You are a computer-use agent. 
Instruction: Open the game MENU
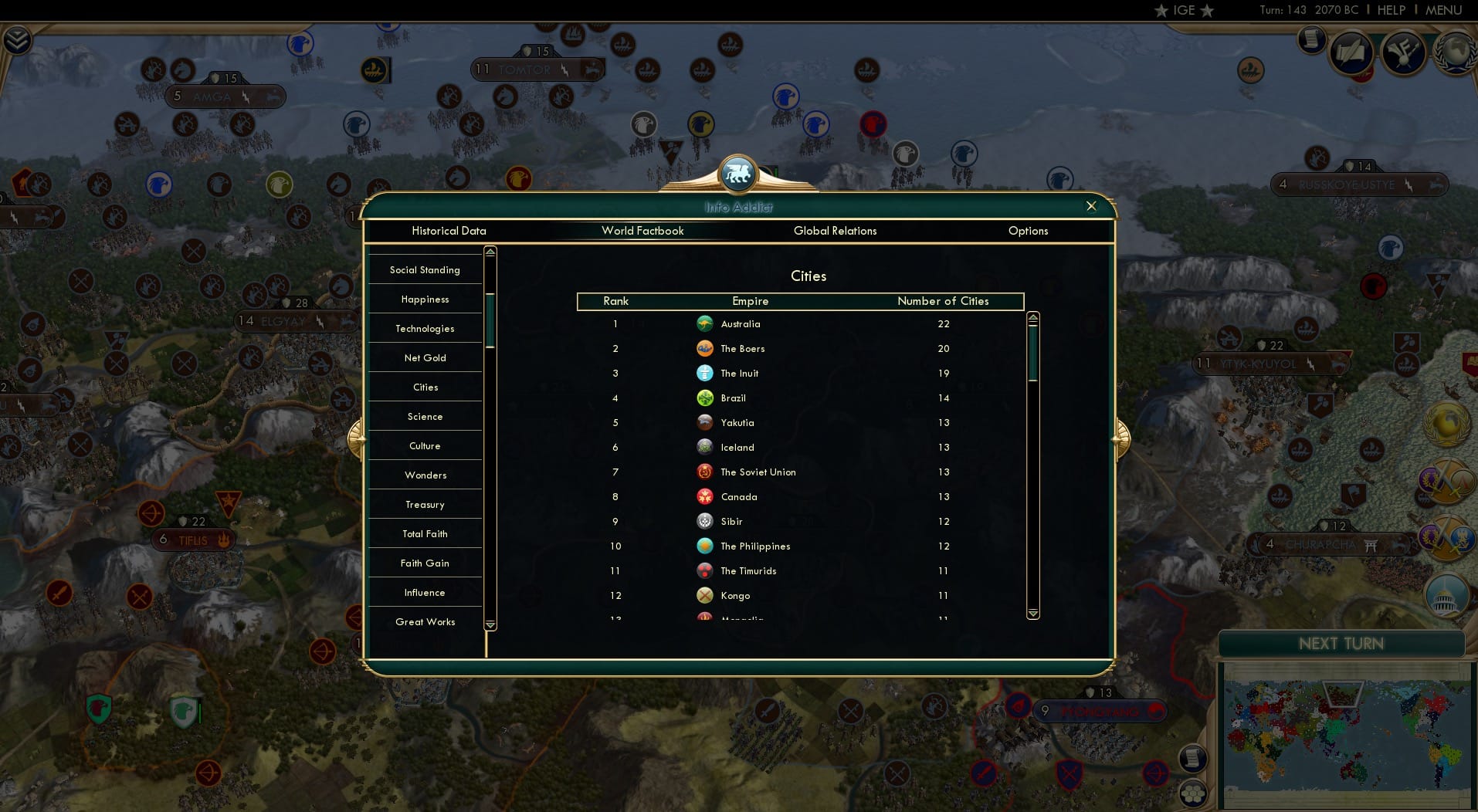click(1446, 10)
